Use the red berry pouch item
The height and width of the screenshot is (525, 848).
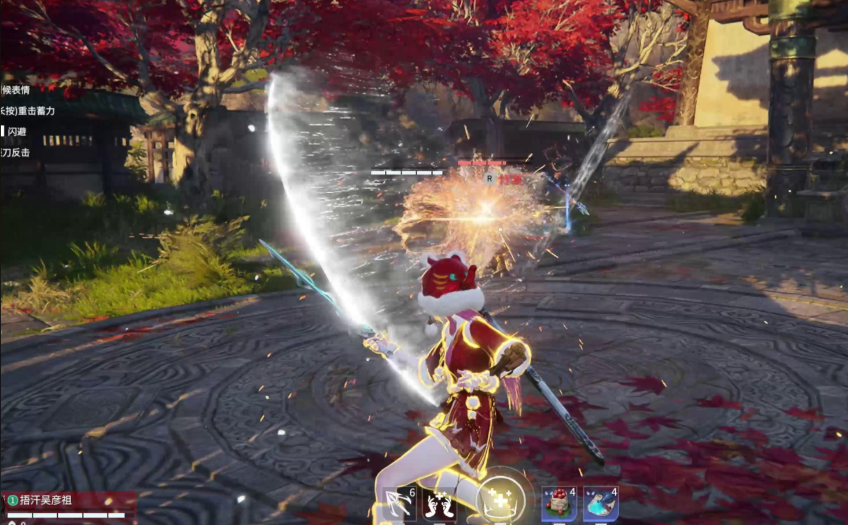(x=558, y=504)
